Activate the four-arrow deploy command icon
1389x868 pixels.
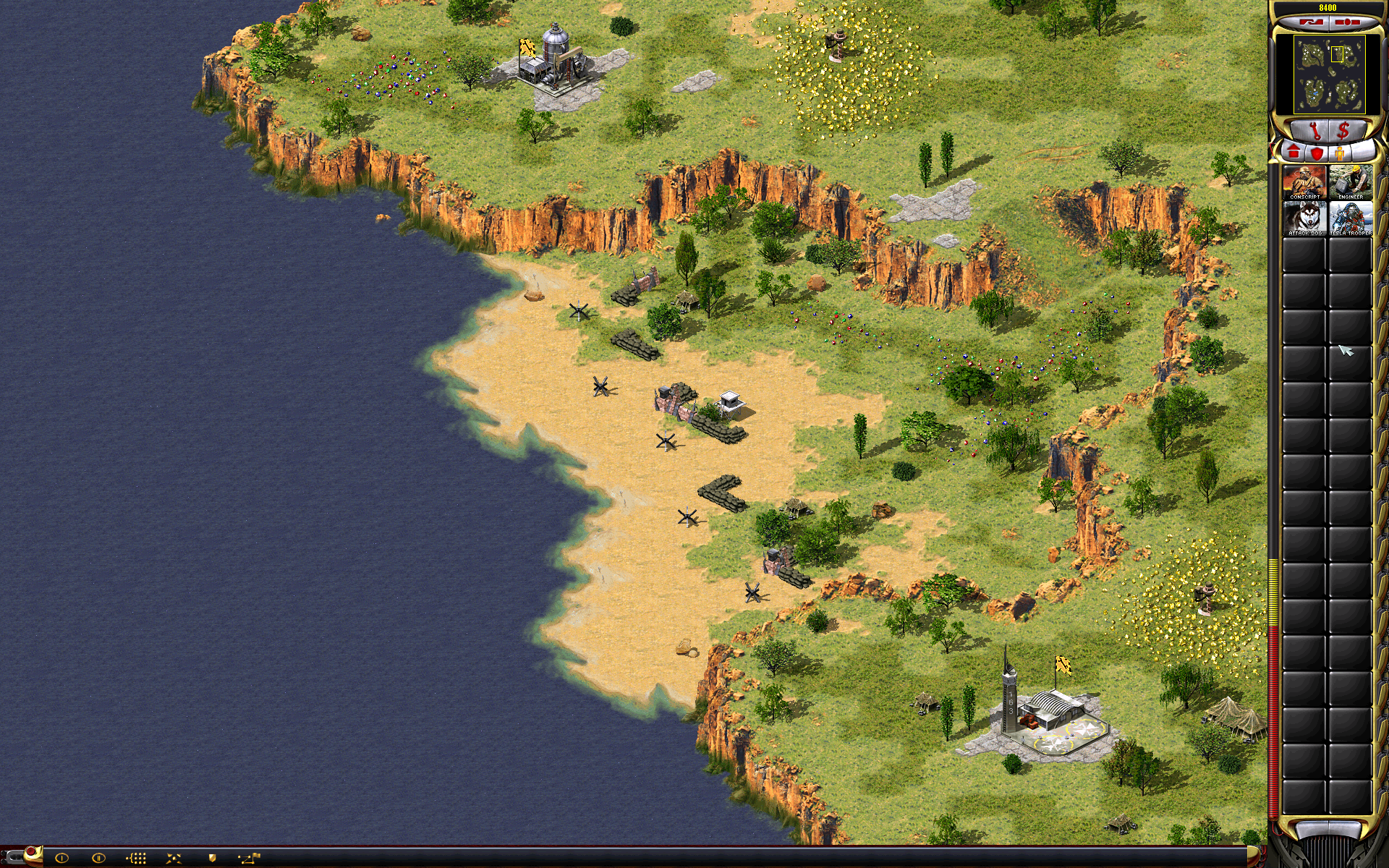[174, 858]
